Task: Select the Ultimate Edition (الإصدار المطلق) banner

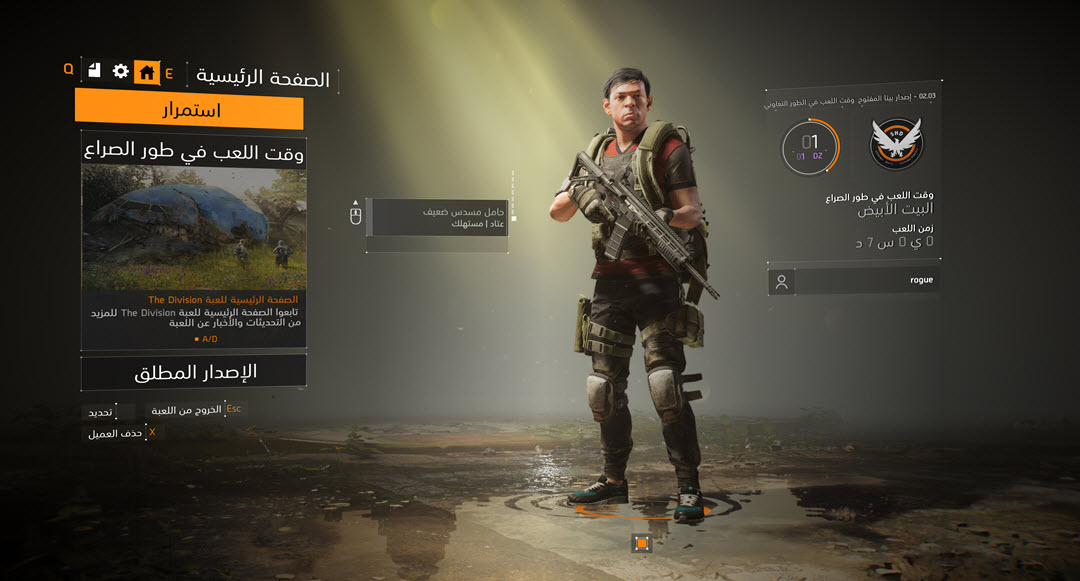Action: (194, 372)
